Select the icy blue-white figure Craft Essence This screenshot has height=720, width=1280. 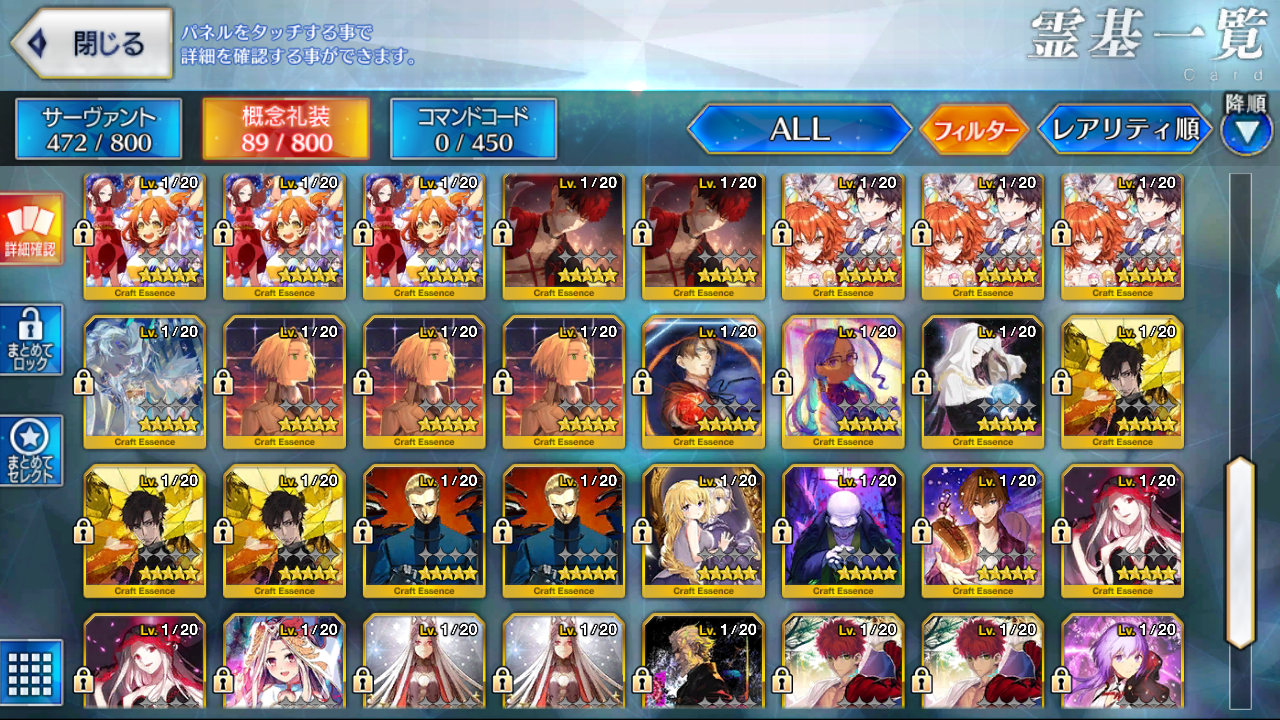(144, 382)
